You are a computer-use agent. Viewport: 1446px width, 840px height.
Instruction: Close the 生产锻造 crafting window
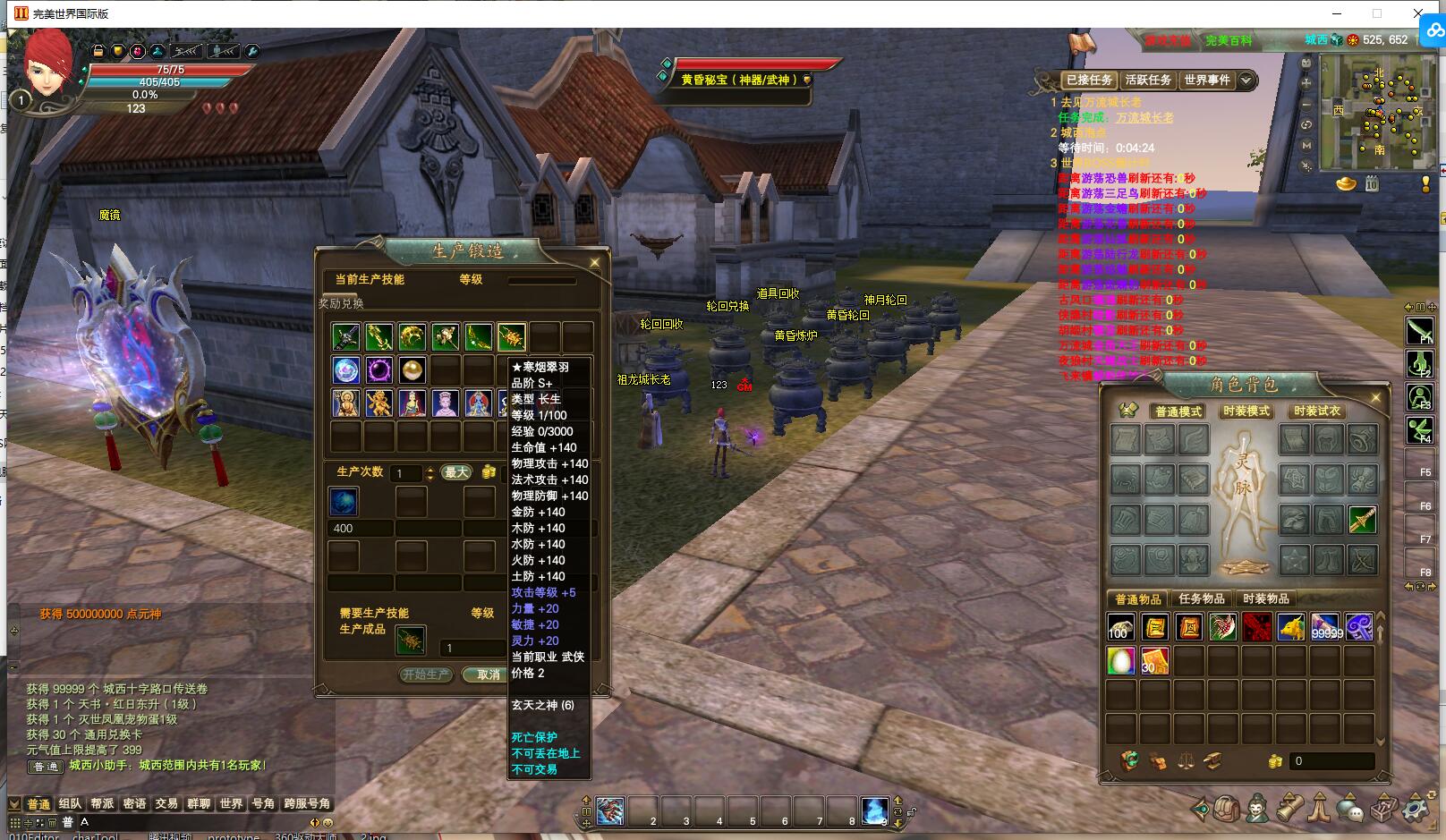(x=595, y=262)
